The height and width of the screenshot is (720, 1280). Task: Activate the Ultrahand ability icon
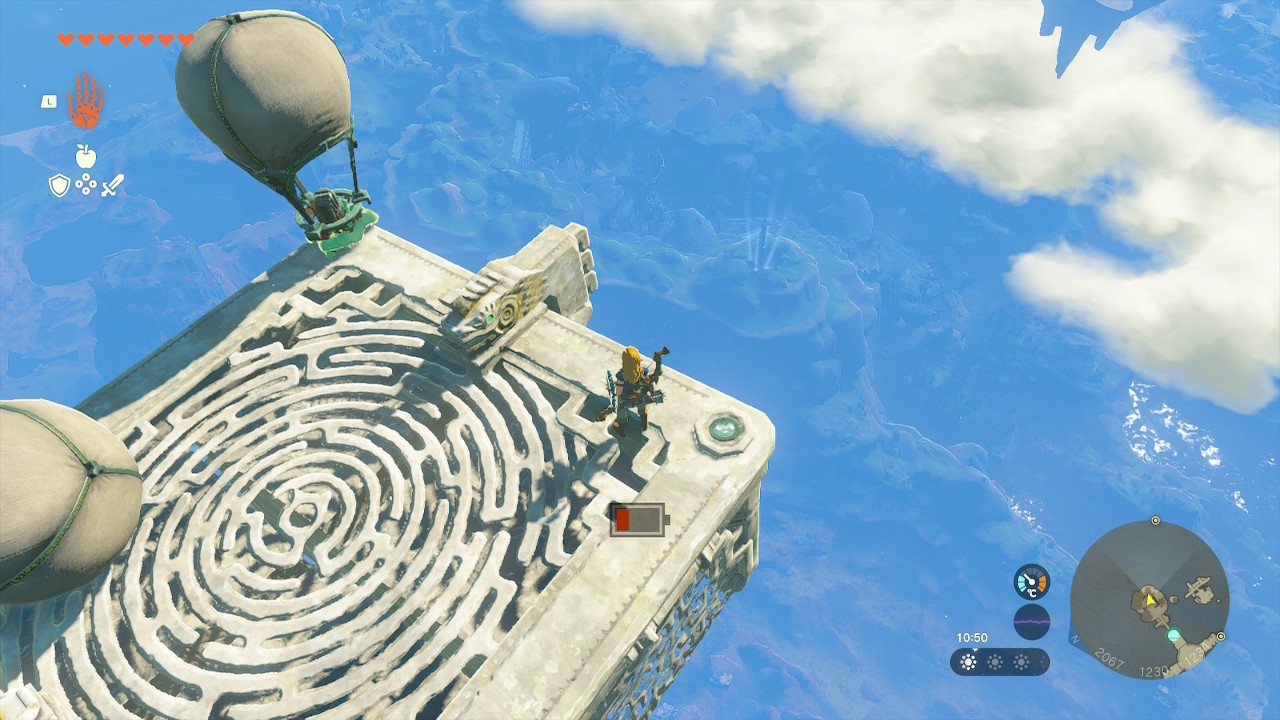point(85,100)
